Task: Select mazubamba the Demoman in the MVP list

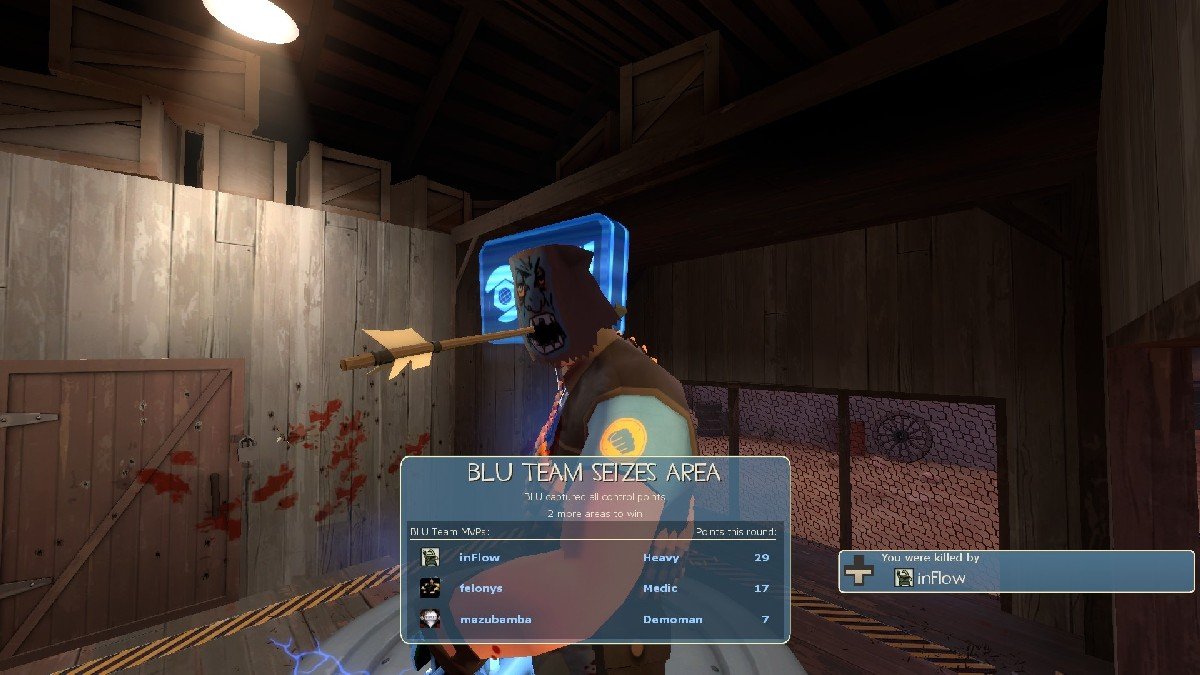Action: click(595, 619)
